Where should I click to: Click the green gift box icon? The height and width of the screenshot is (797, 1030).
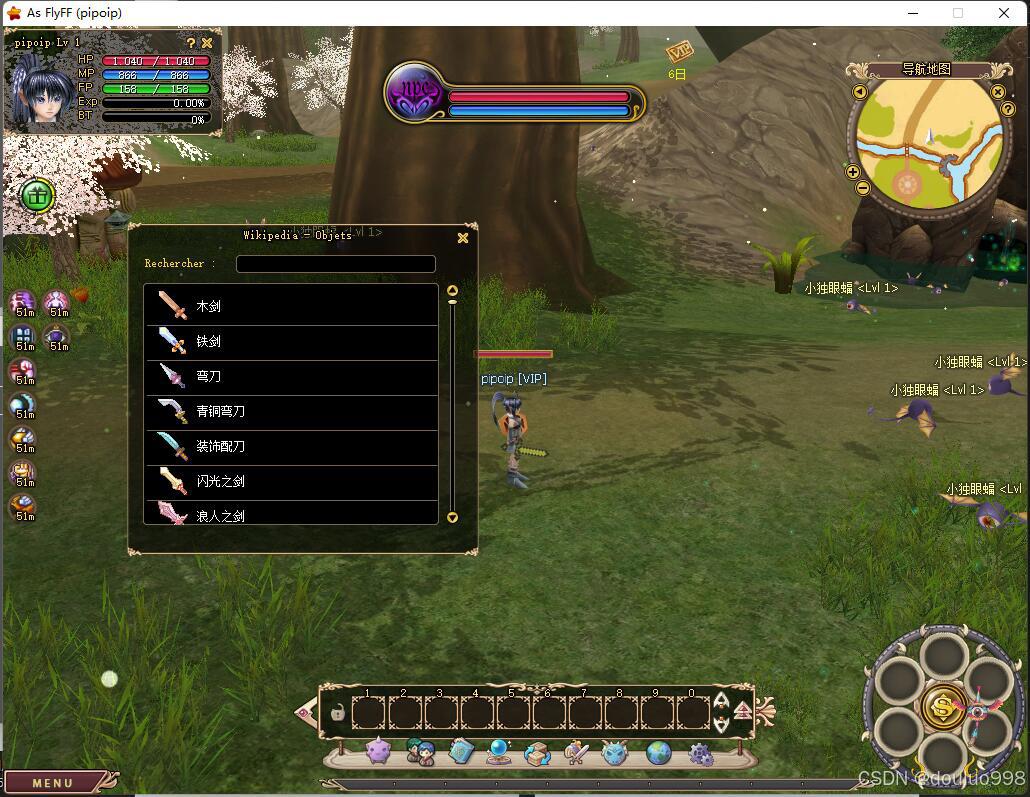coord(37,195)
